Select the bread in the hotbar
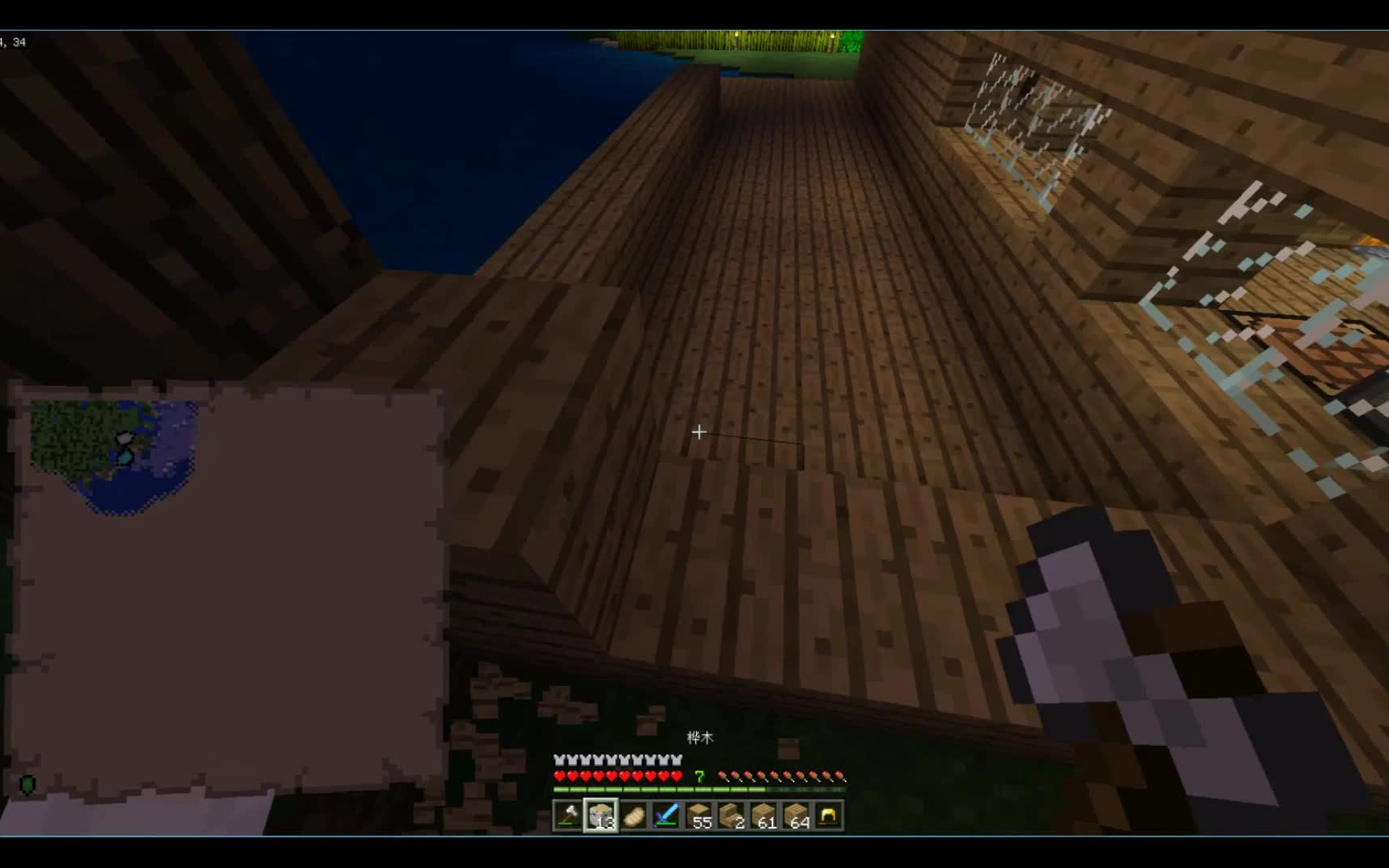 point(634,815)
